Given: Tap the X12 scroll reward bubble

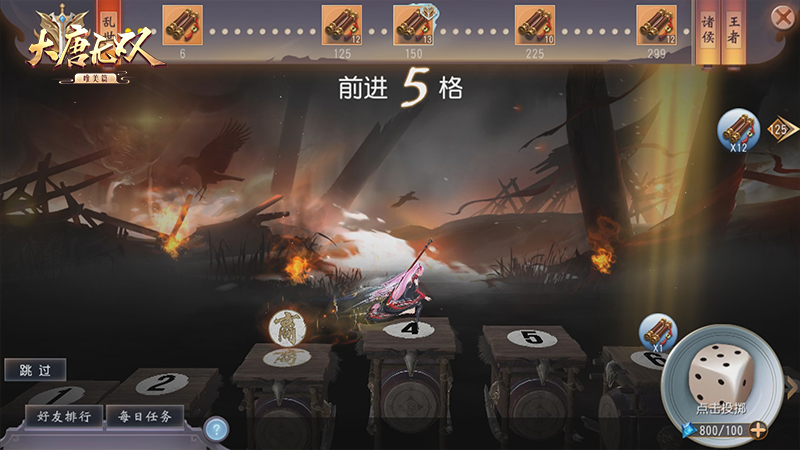Looking at the screenshot, I should click(x=739, y=130).
